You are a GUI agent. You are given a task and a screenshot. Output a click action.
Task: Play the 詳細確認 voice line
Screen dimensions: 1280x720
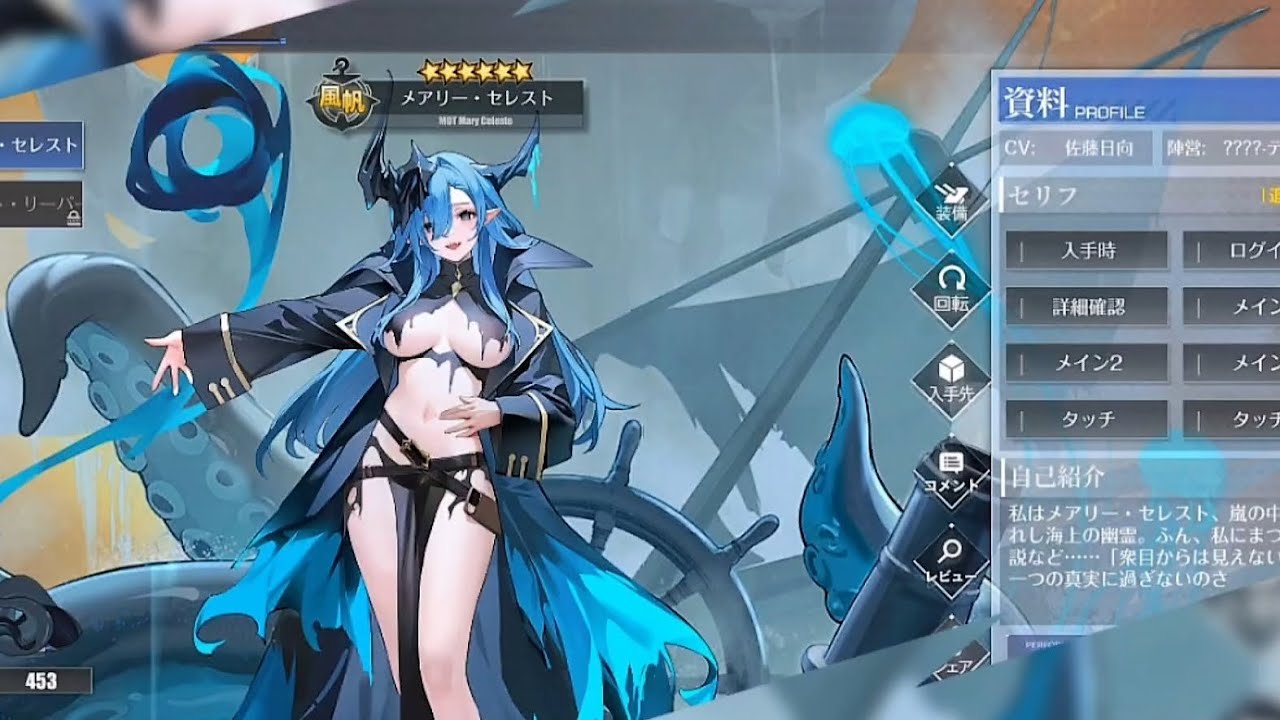[x=1087, y=307]
